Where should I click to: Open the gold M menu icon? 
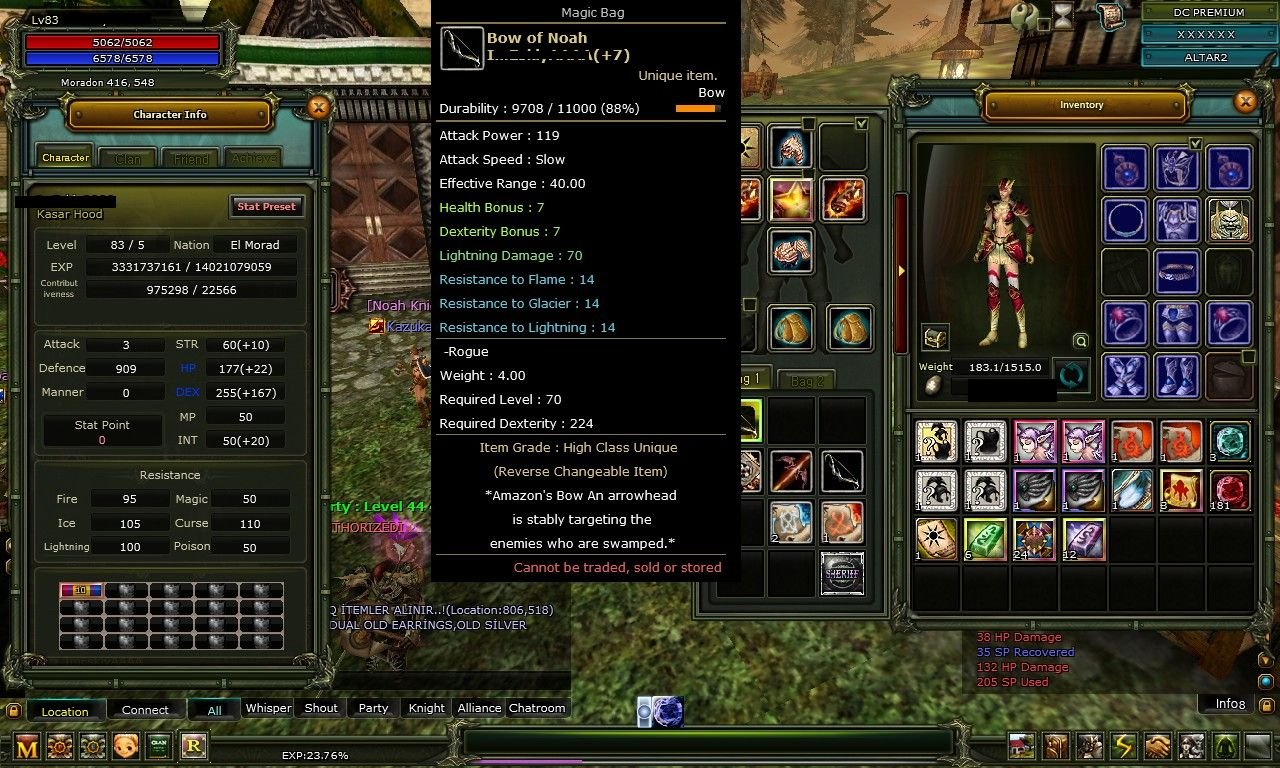pyautogui.click(x=27, y=746)
